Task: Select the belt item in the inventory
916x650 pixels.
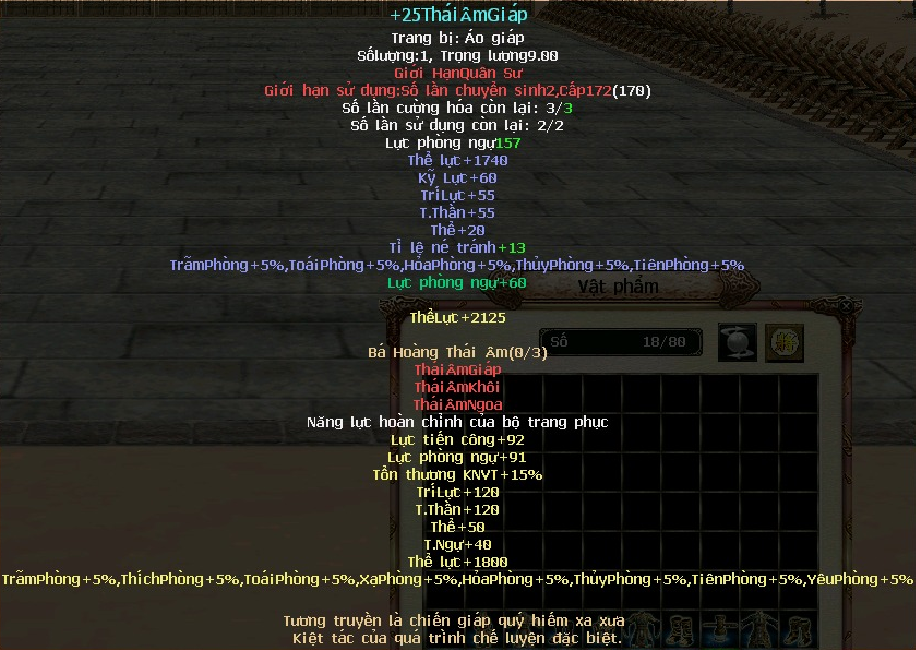Action: 719,630
